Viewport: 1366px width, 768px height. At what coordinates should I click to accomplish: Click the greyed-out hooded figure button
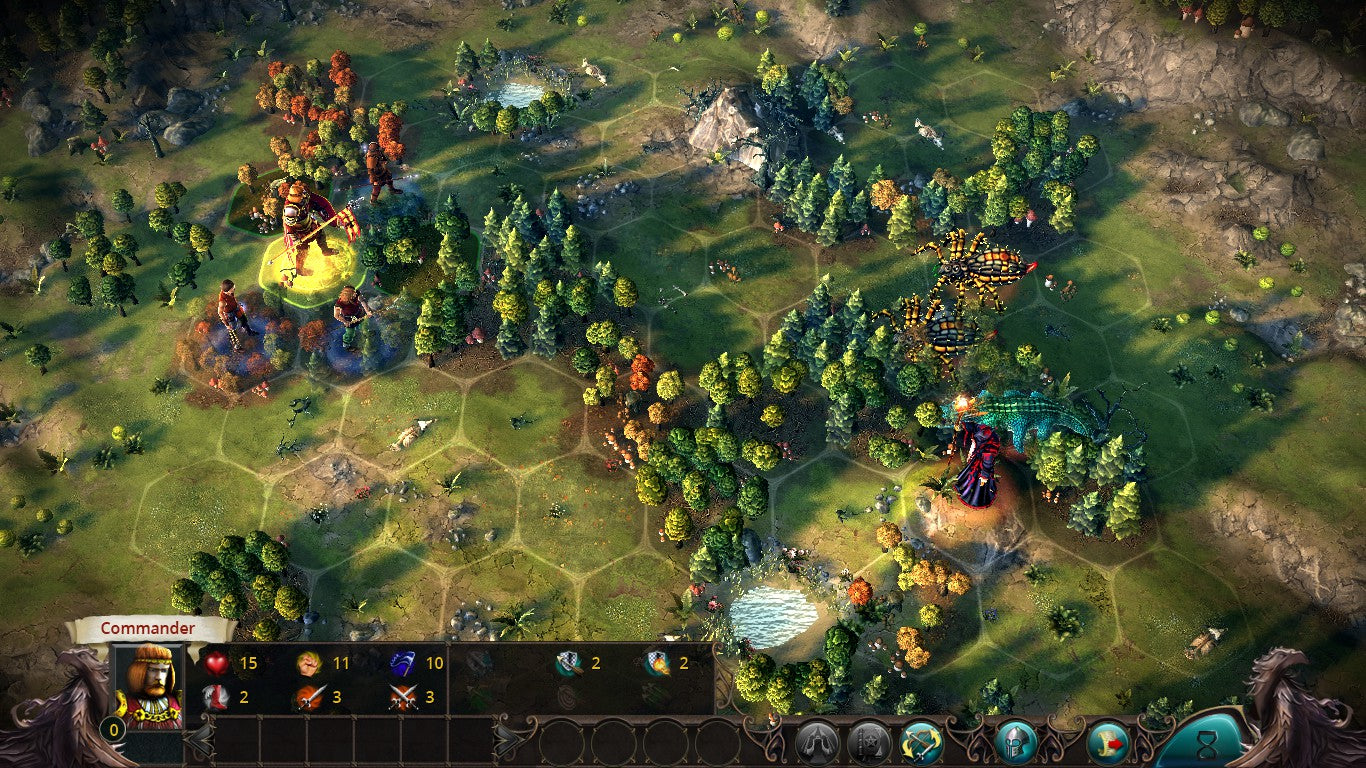click(817, 742)
